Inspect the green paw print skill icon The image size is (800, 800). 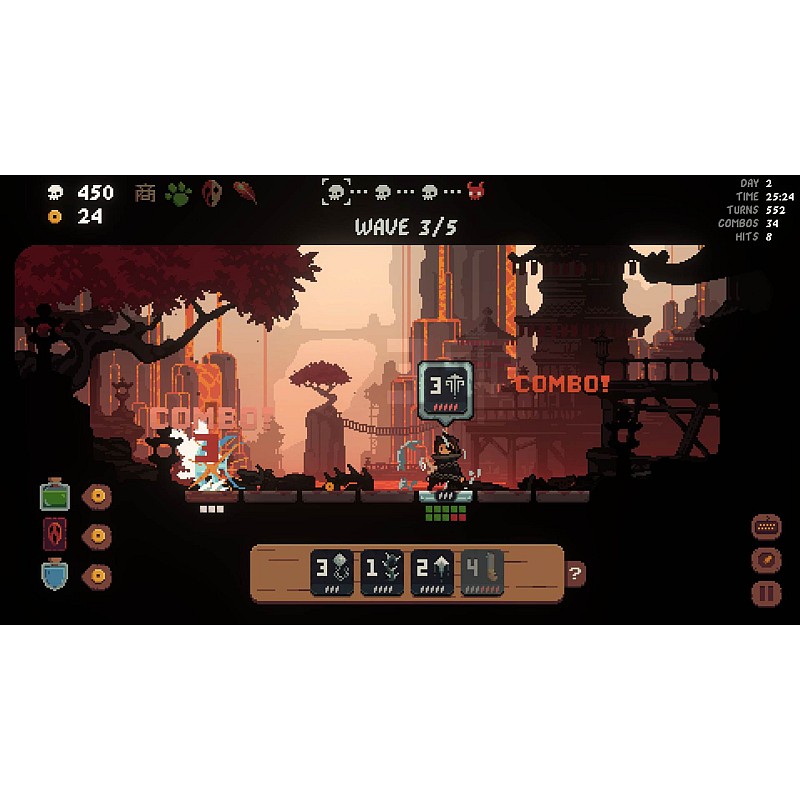click(178, 192)
